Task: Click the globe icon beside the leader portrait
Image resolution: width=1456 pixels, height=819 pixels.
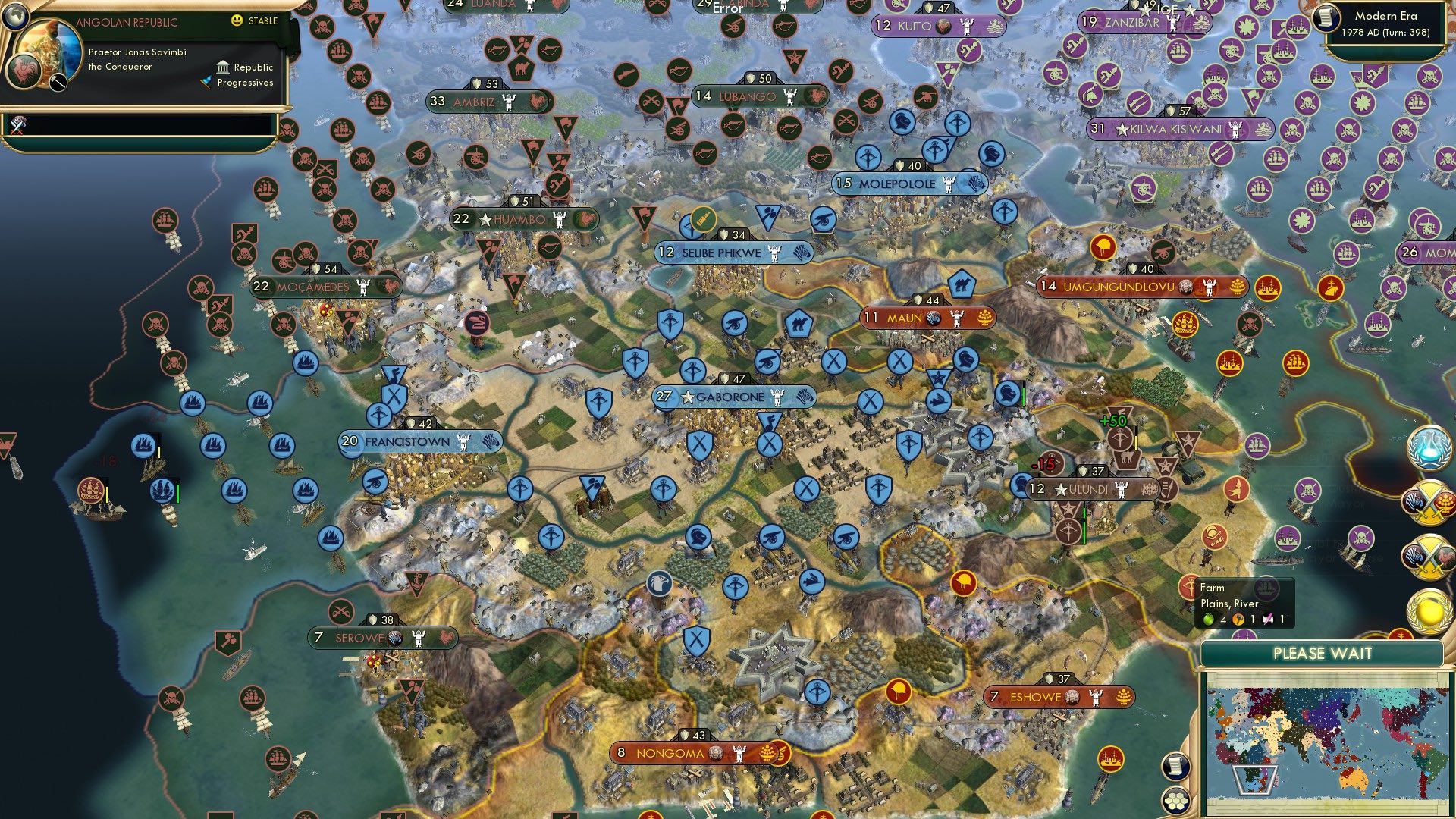Action: click(15, 17)
